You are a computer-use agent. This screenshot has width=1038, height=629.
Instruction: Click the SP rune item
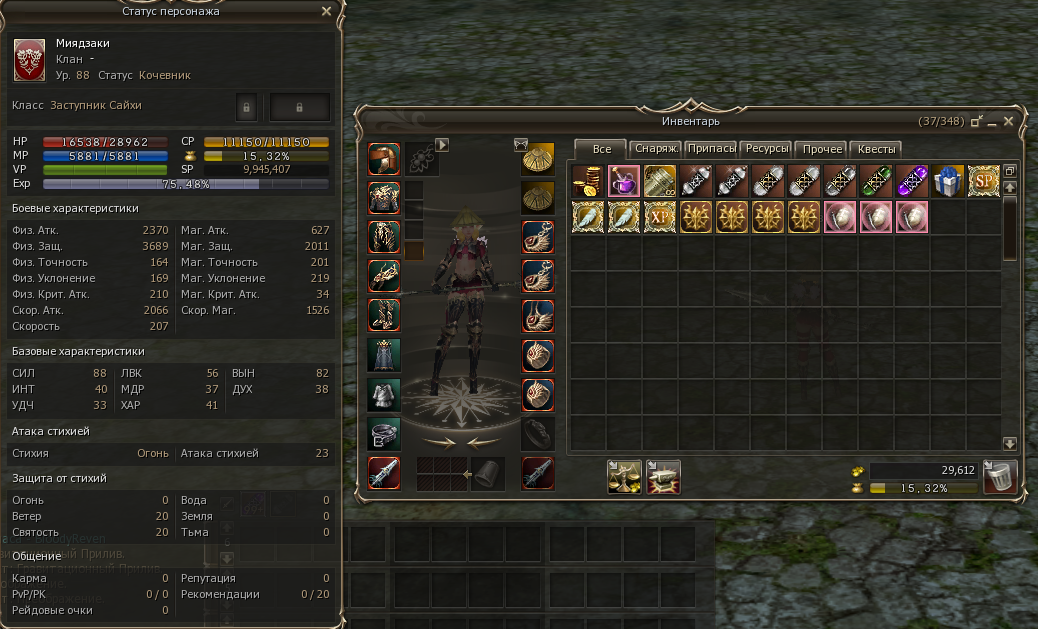click(984, 181)
